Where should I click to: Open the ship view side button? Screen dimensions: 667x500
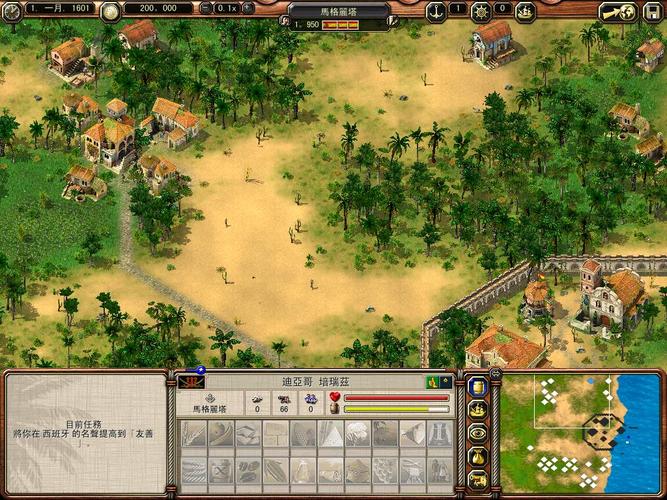(x=478, y=409)
